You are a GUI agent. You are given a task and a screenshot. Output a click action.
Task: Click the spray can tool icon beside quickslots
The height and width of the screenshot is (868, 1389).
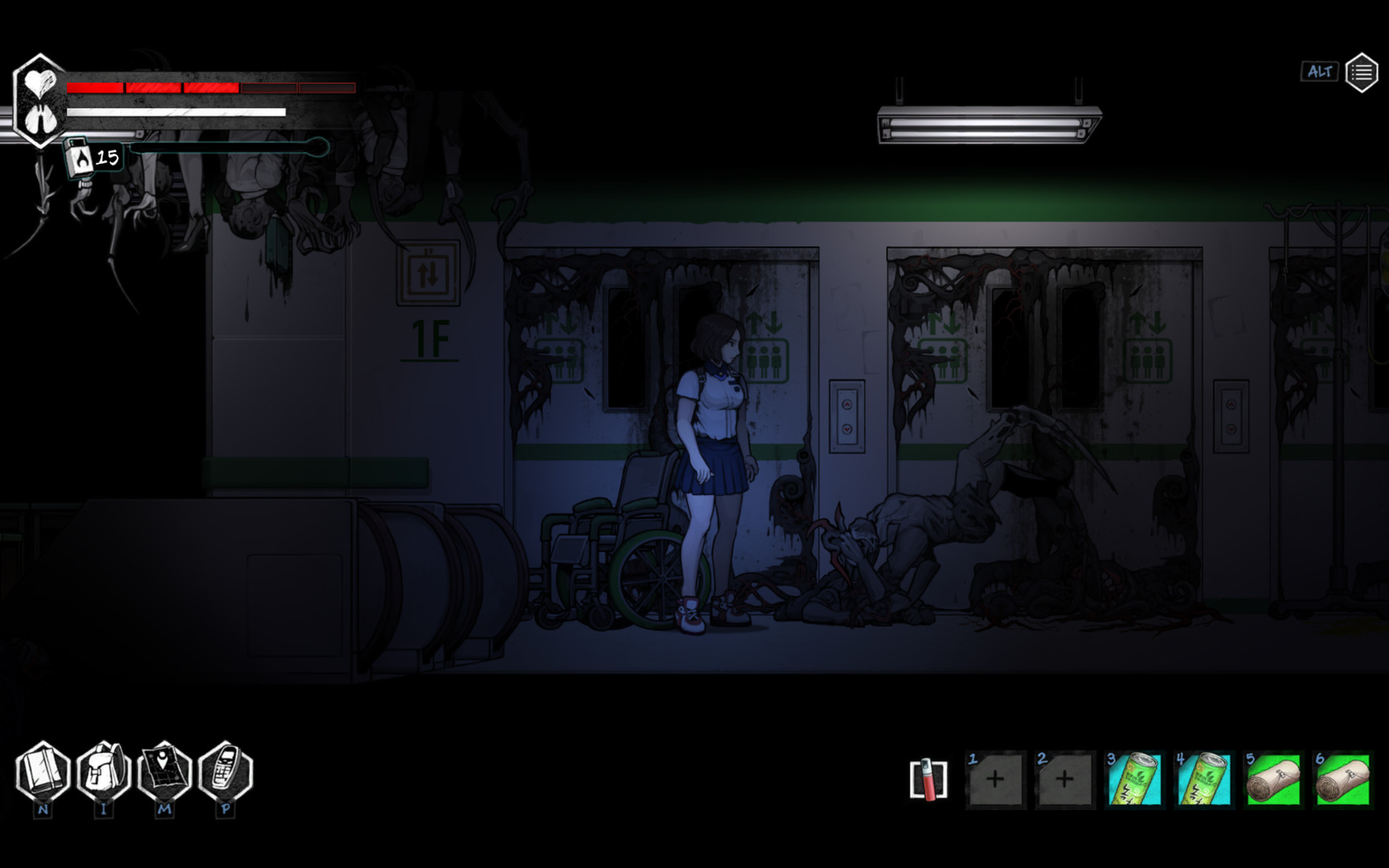pyautogui.click(x=928, y=780)
